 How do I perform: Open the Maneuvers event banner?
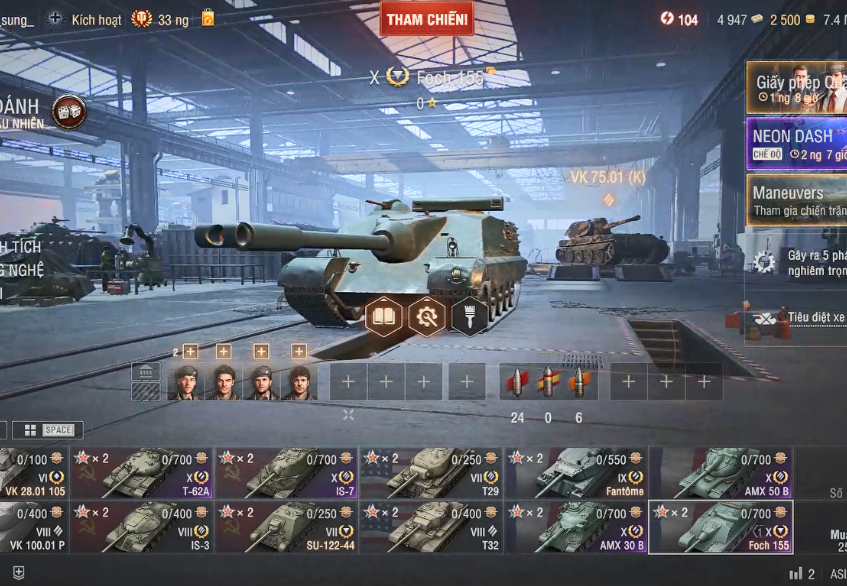[796, 199]
